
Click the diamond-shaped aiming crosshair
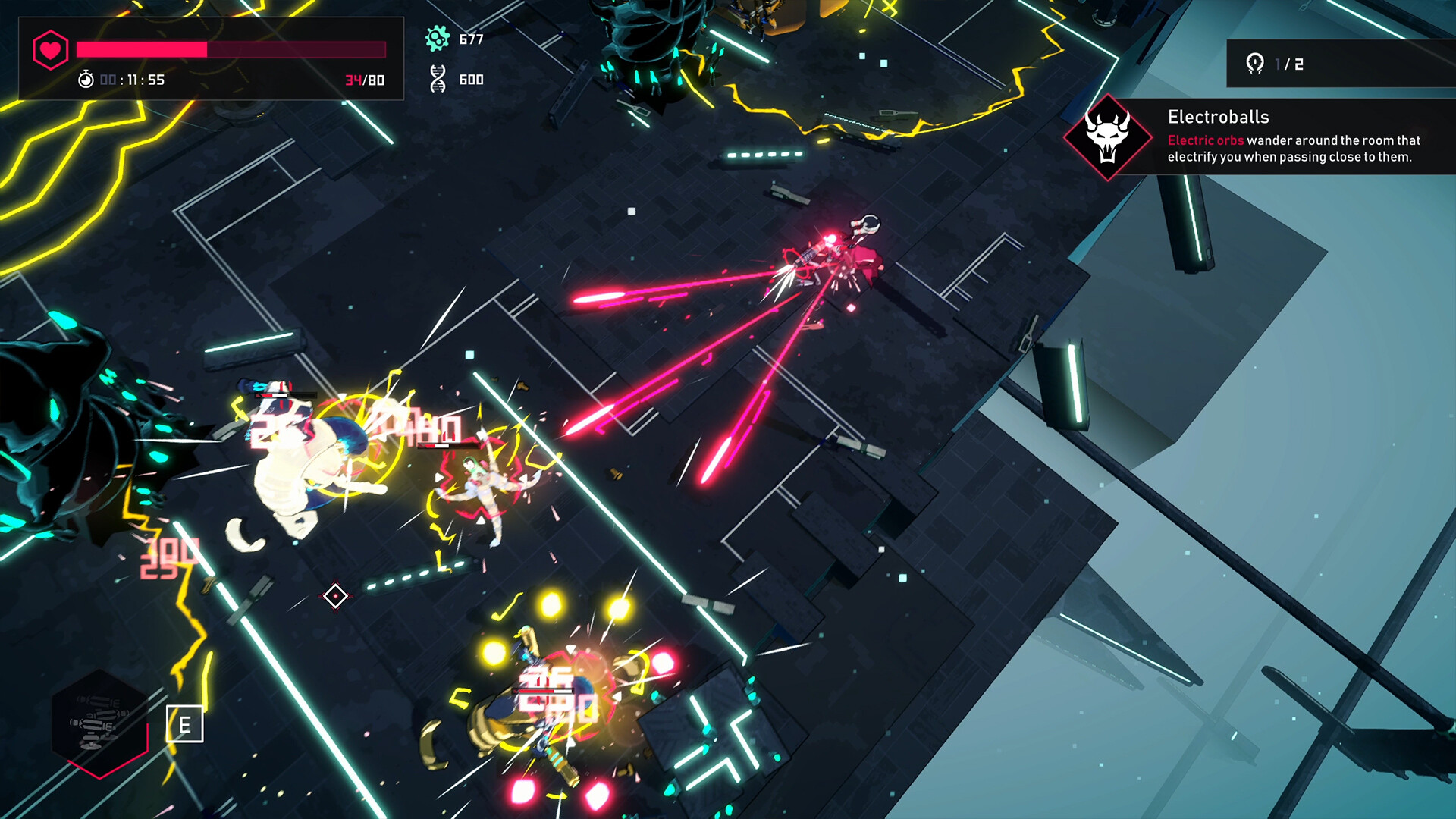coord(334,596)
